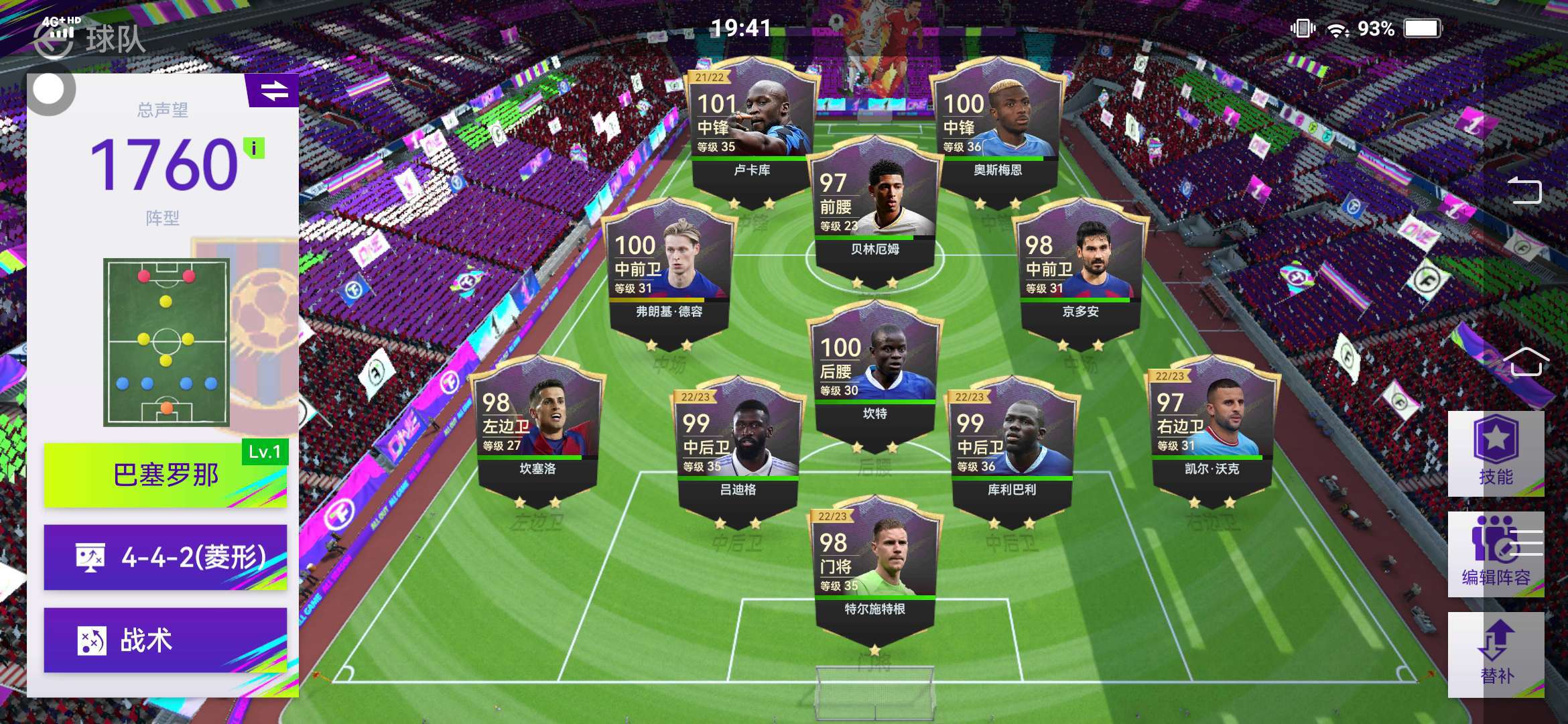1568x724 pixels.
Task: Tap the swap arrows on the panel
Action: [274, 90]
